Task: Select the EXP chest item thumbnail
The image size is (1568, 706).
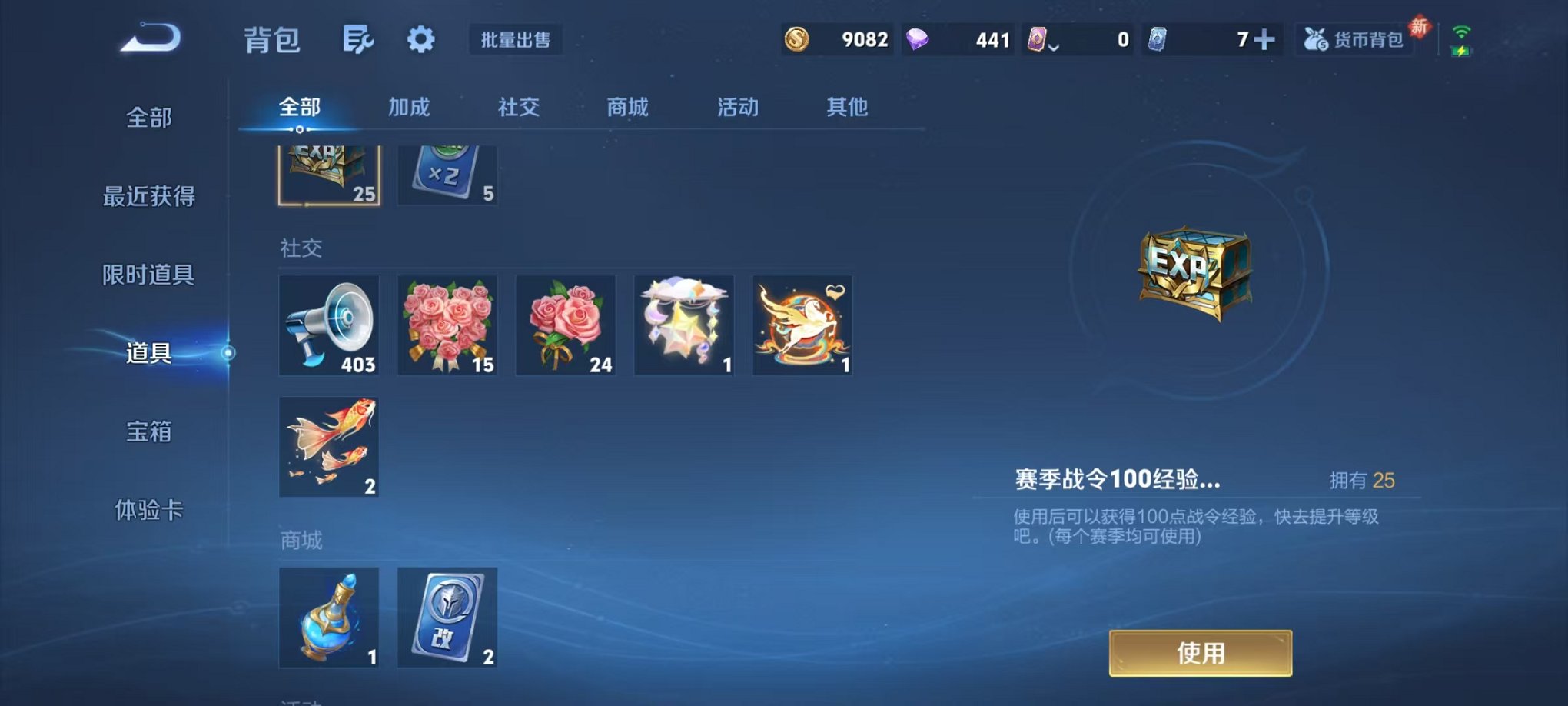Action: [328, 172]
